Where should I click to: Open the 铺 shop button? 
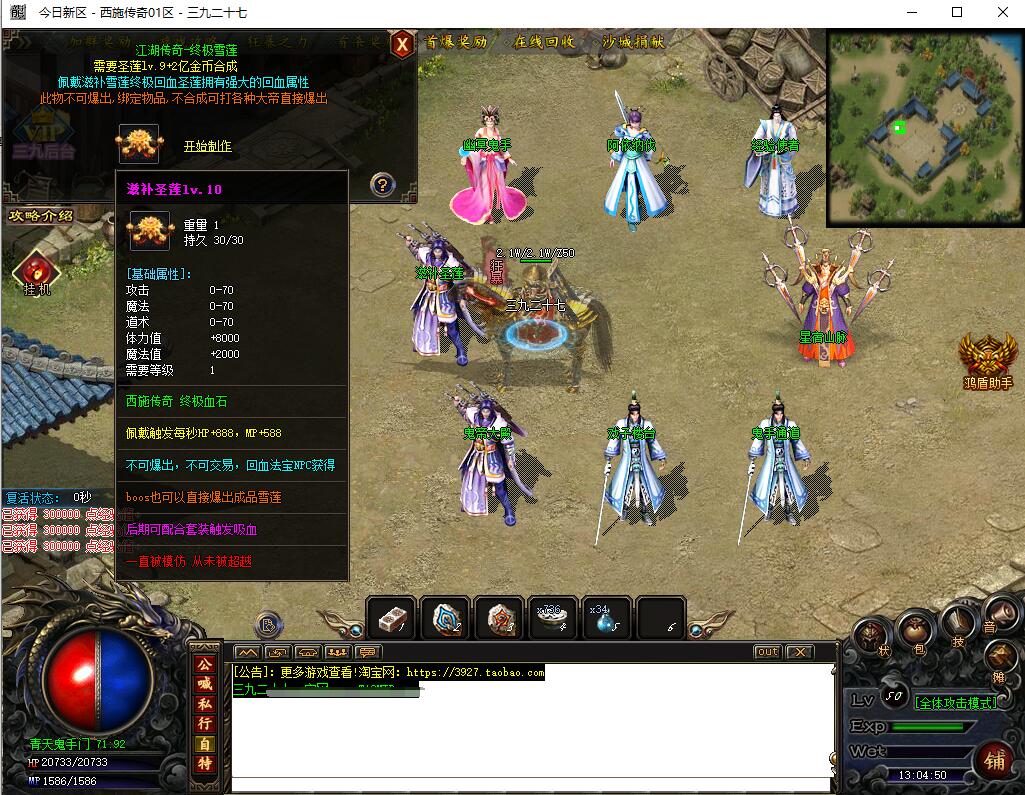(x=993, y=758)
